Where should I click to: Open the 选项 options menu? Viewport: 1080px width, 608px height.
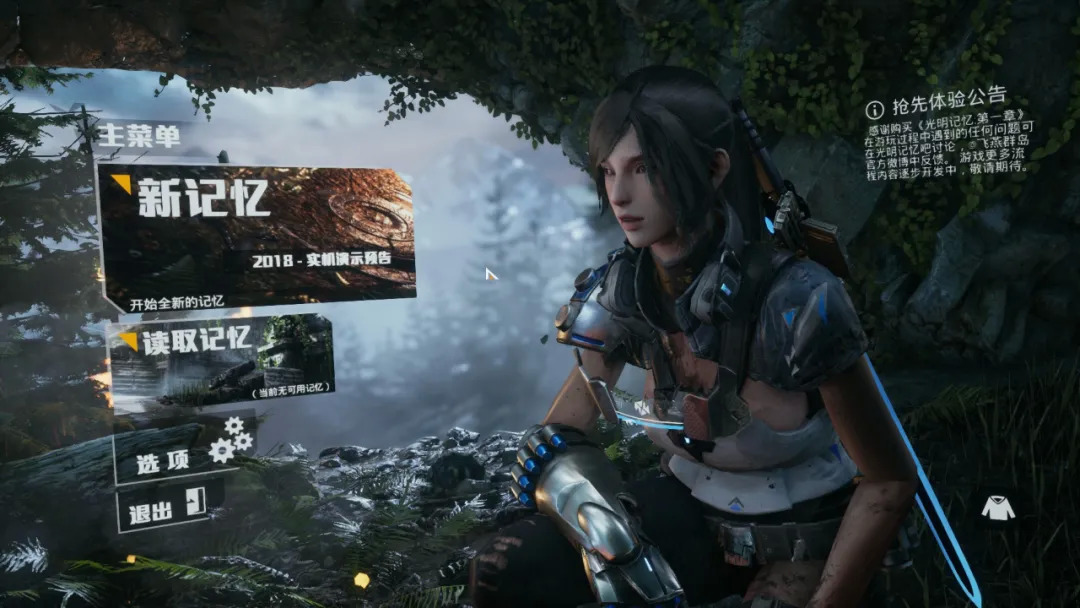[x=182, y=455]
